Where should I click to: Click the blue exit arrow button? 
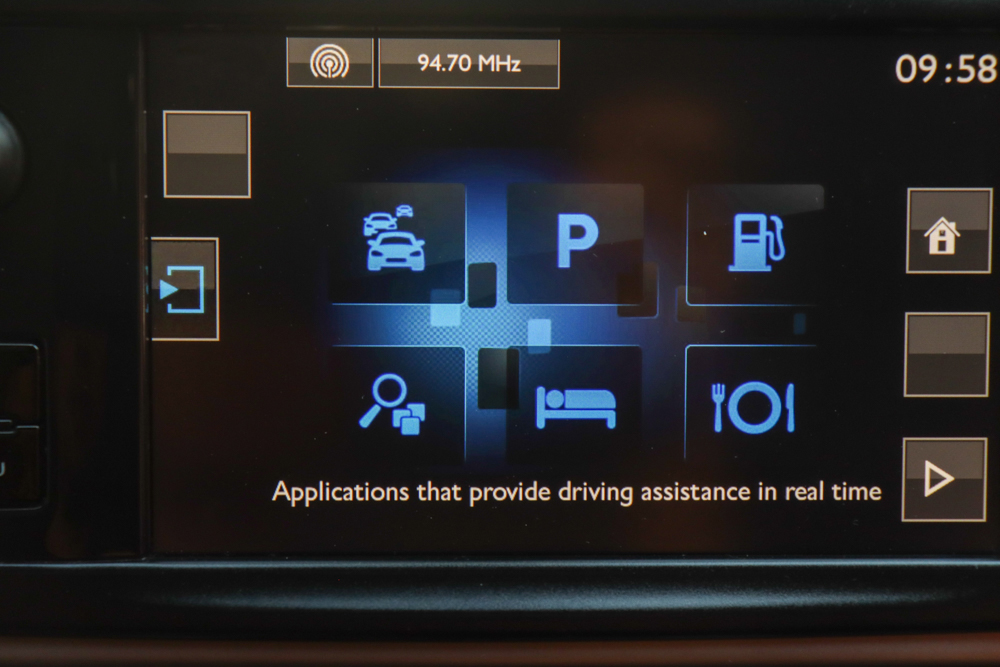[184, 289]
